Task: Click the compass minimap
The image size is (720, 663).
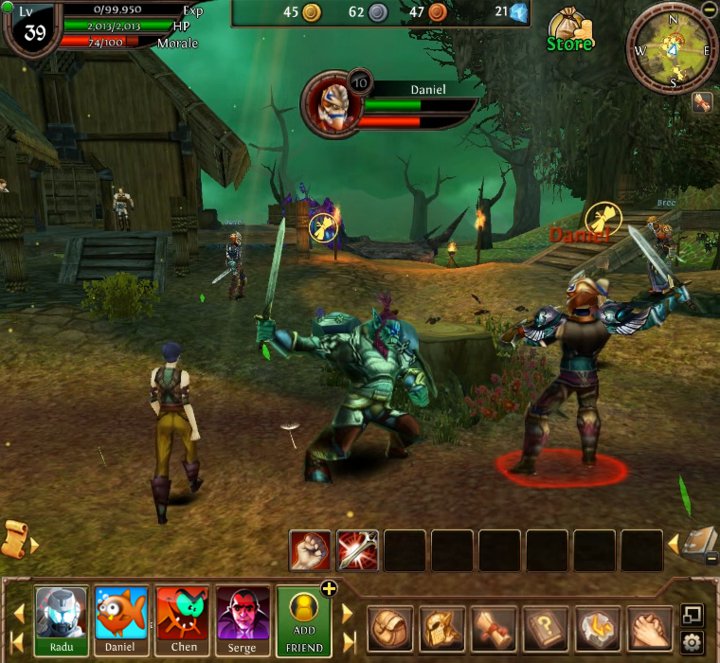Action: coord(672,48)
